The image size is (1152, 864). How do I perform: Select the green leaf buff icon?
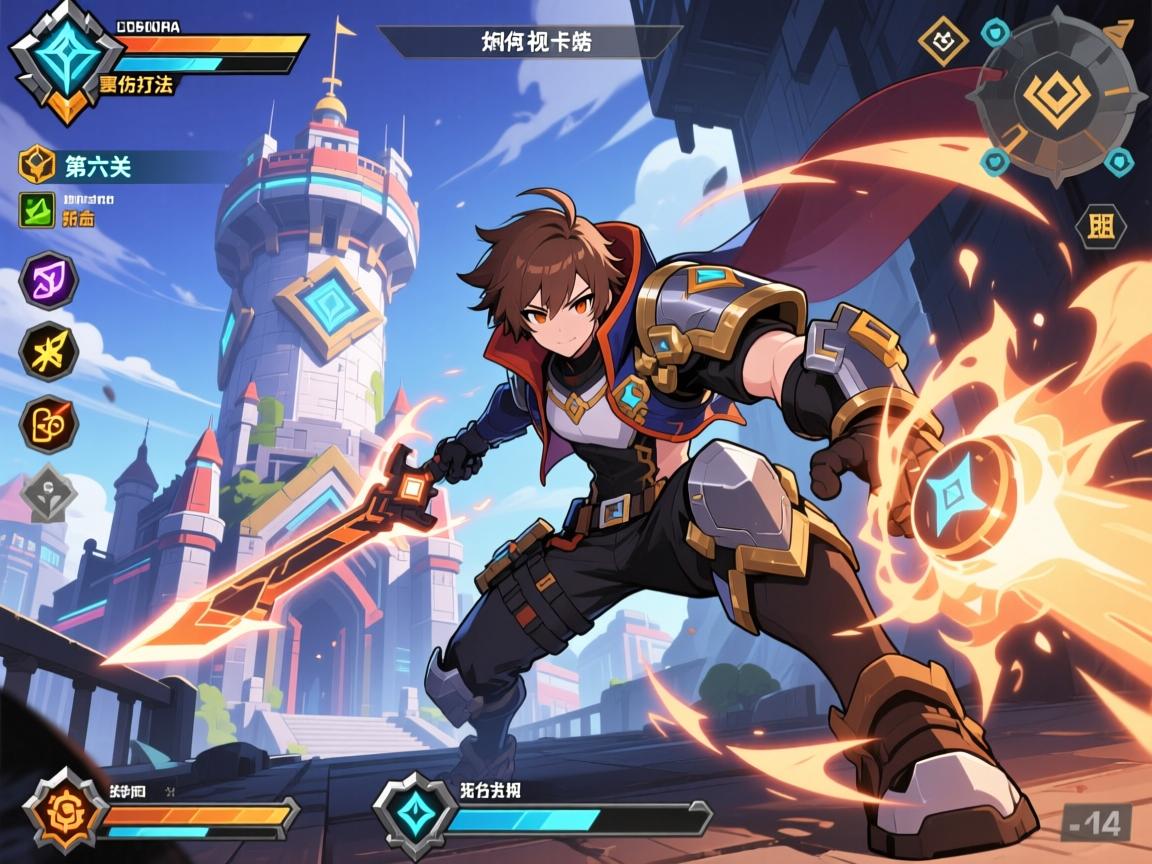38,210
